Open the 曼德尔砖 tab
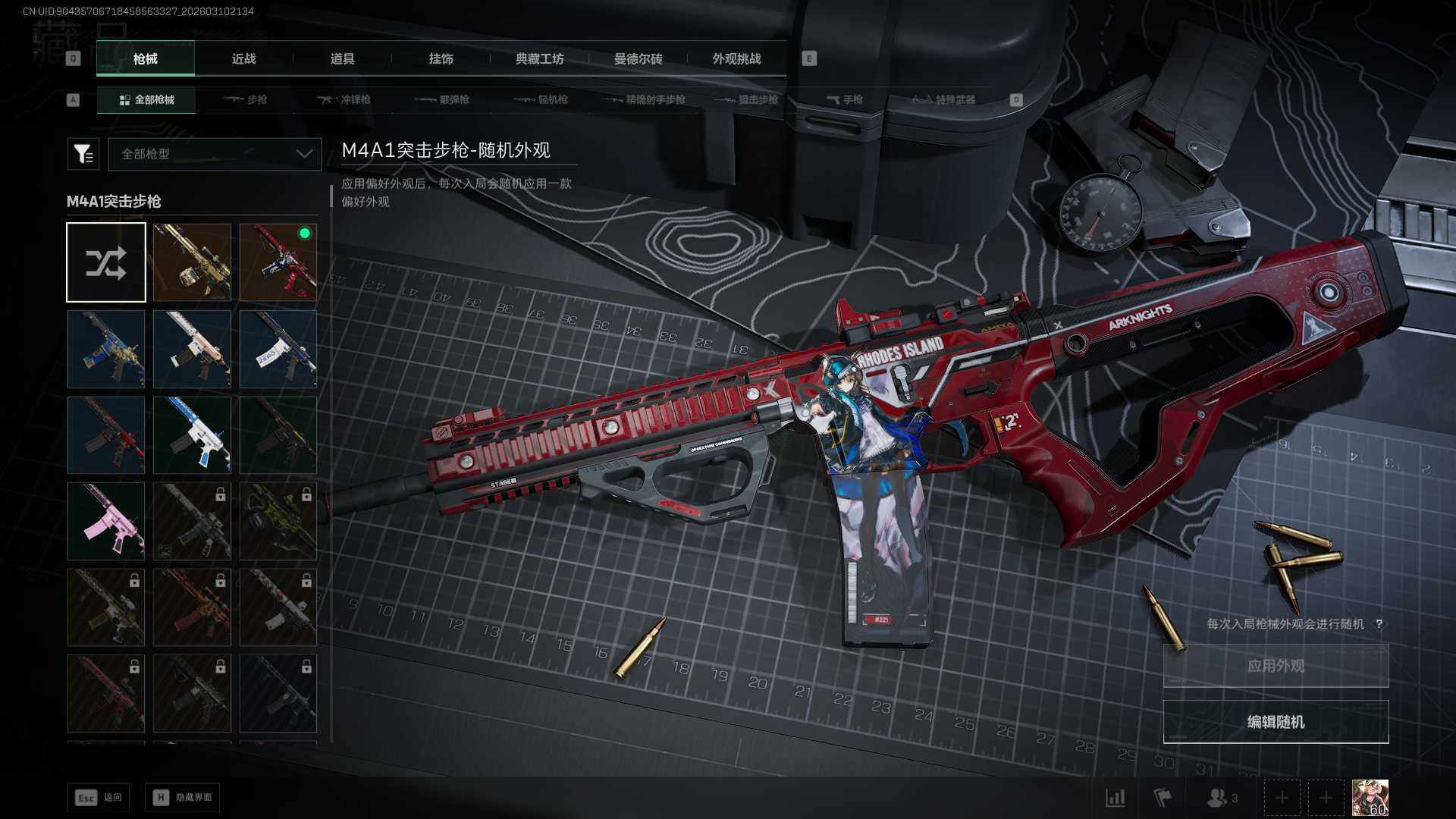Screen dimensions: 1456x819 [638, 59]
